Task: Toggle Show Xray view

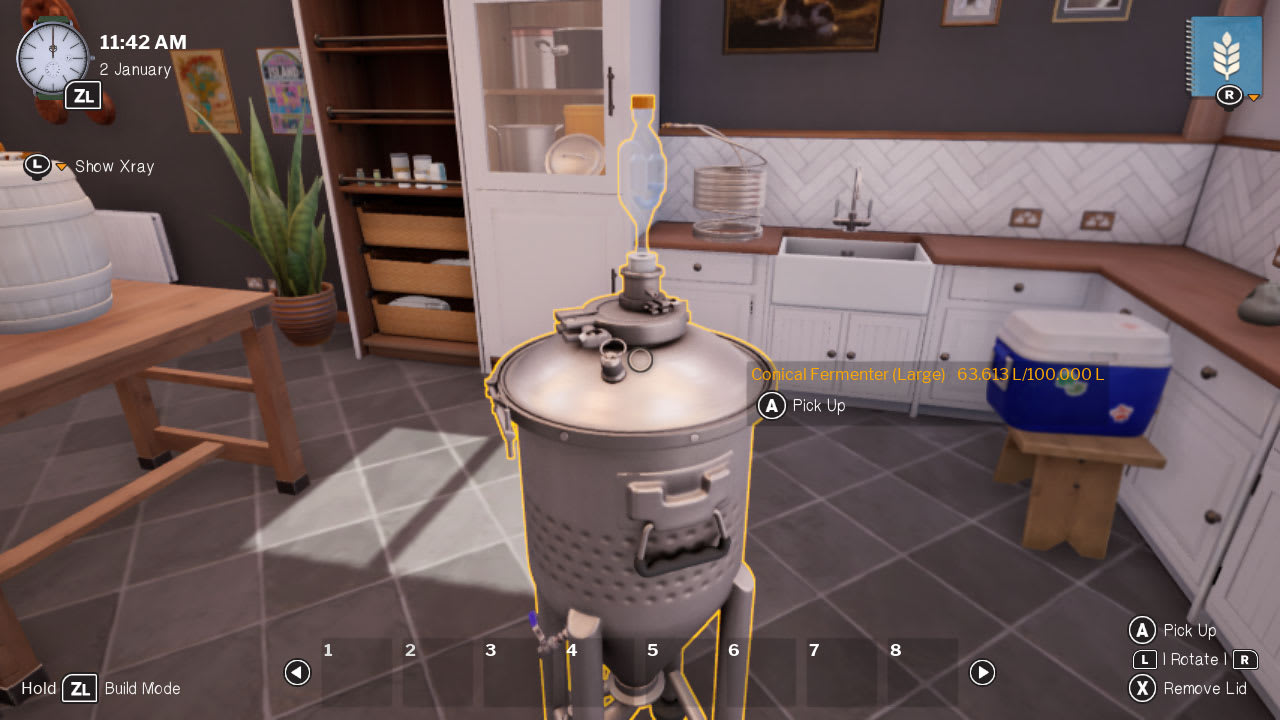Action: point(113,166)
